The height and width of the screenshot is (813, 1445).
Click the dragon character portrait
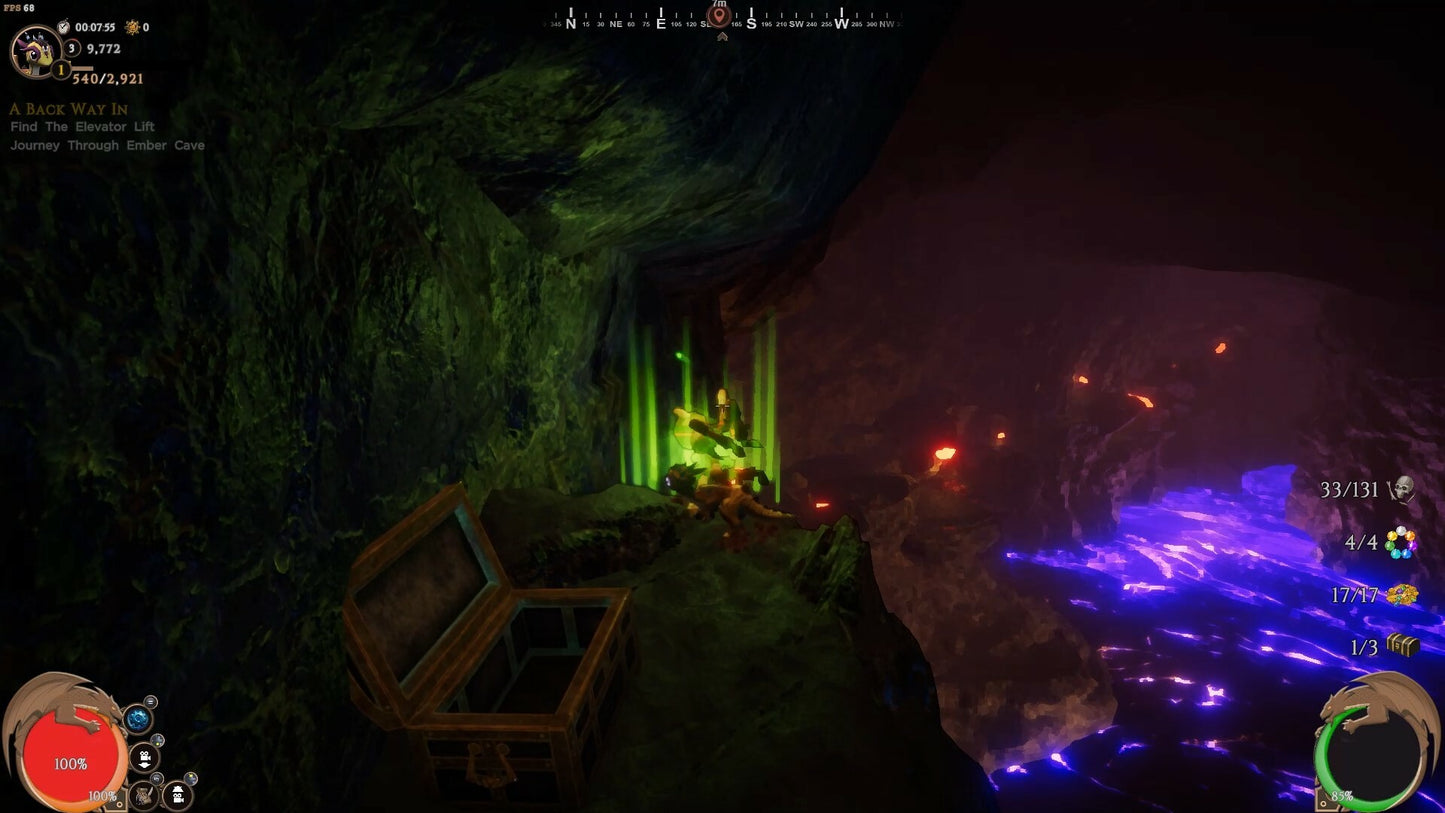tap(35, 50)
